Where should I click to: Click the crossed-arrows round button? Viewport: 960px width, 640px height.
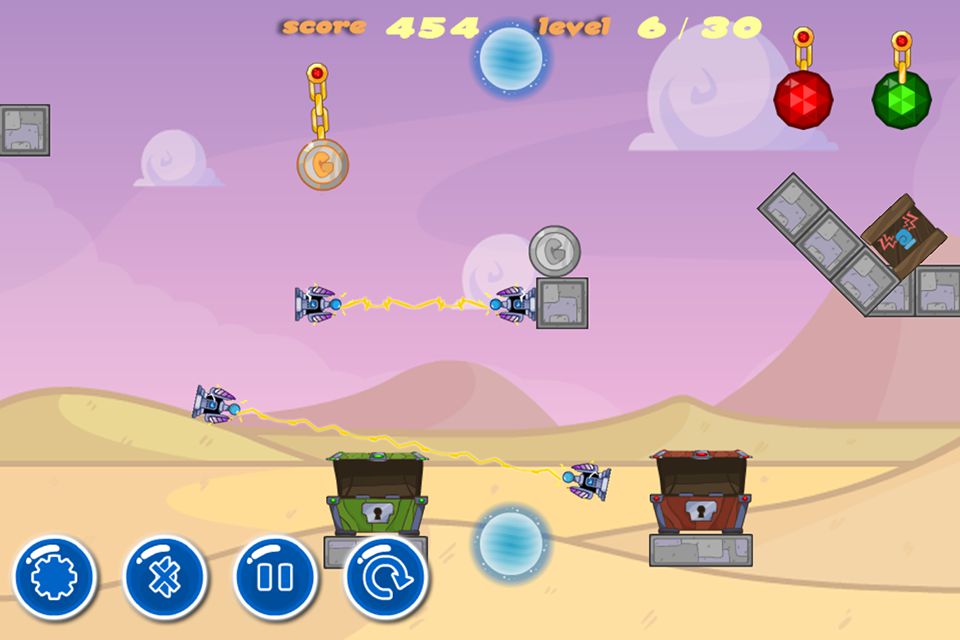(164, 578)
